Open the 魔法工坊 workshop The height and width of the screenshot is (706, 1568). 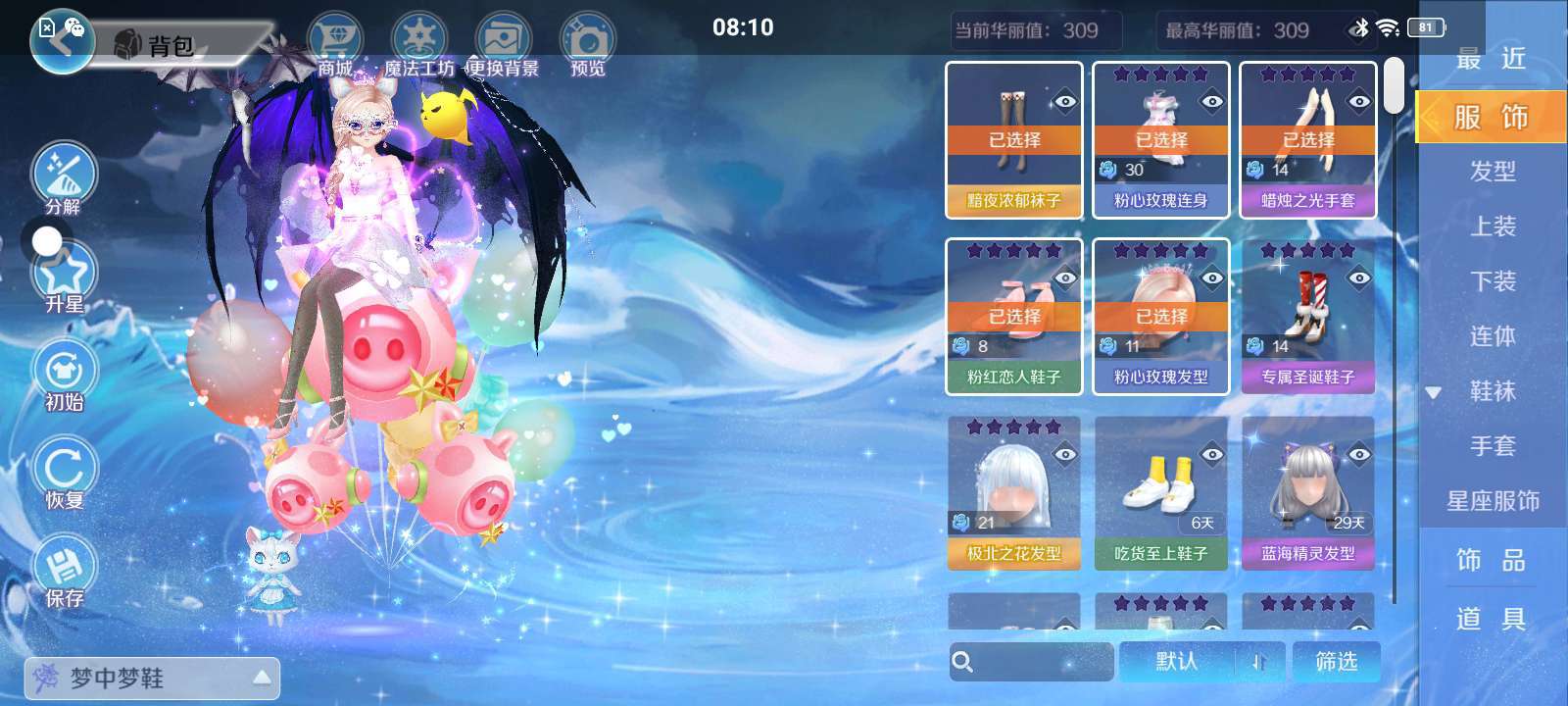[x=418, y=44]
